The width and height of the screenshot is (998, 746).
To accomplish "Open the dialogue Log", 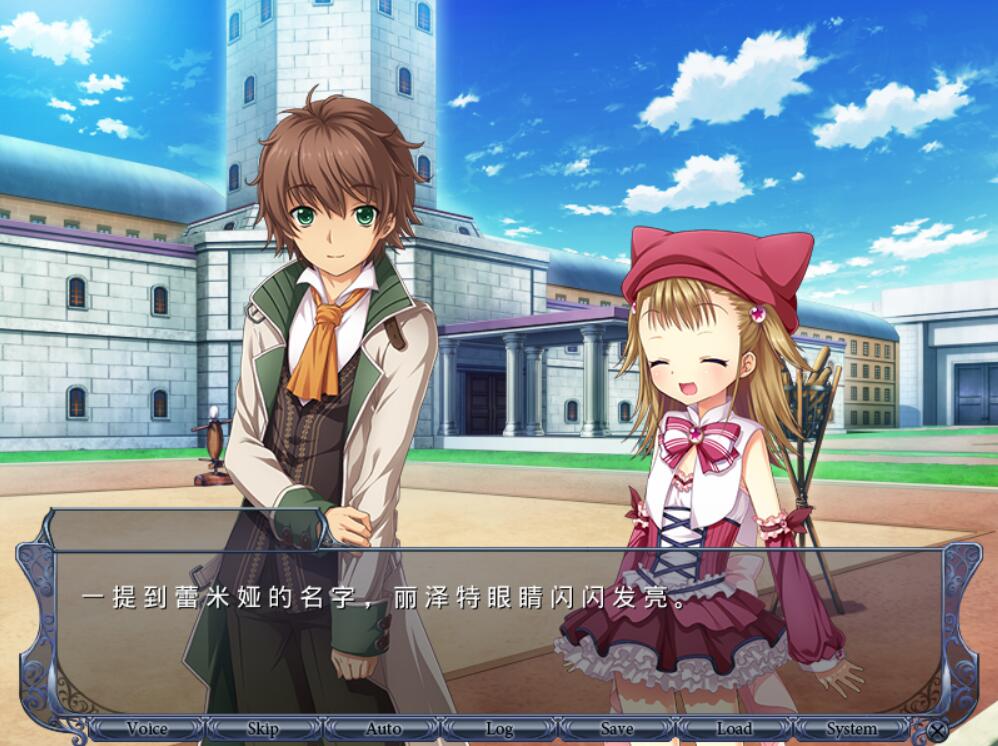I will pos(499,729).
